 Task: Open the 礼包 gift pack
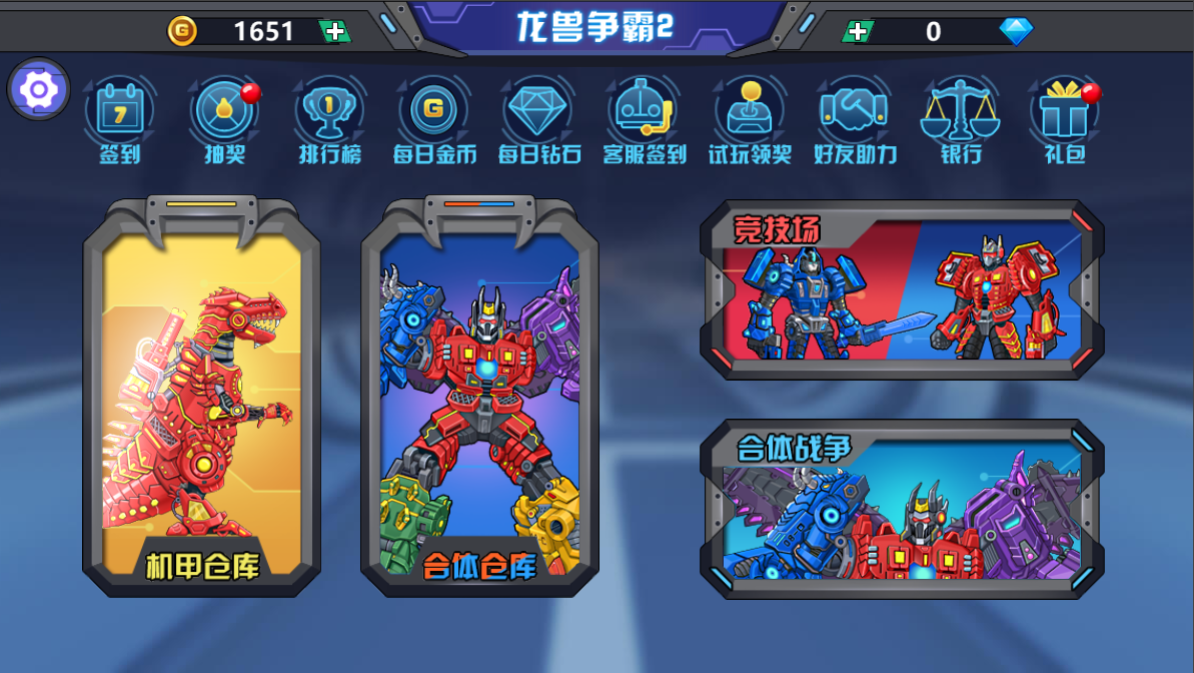[x=1064, y=120]
